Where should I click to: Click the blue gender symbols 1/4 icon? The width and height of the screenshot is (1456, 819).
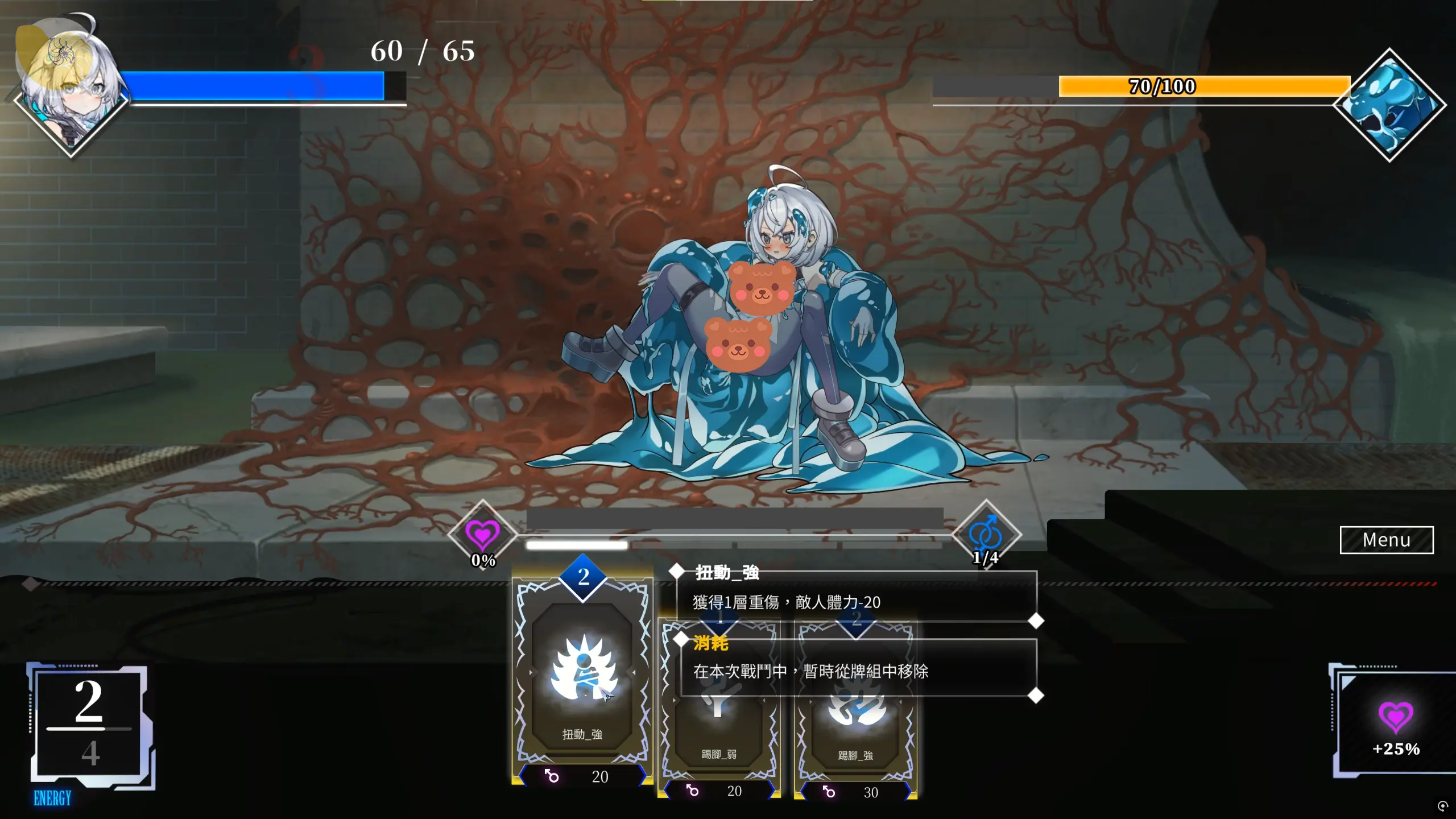986,535
